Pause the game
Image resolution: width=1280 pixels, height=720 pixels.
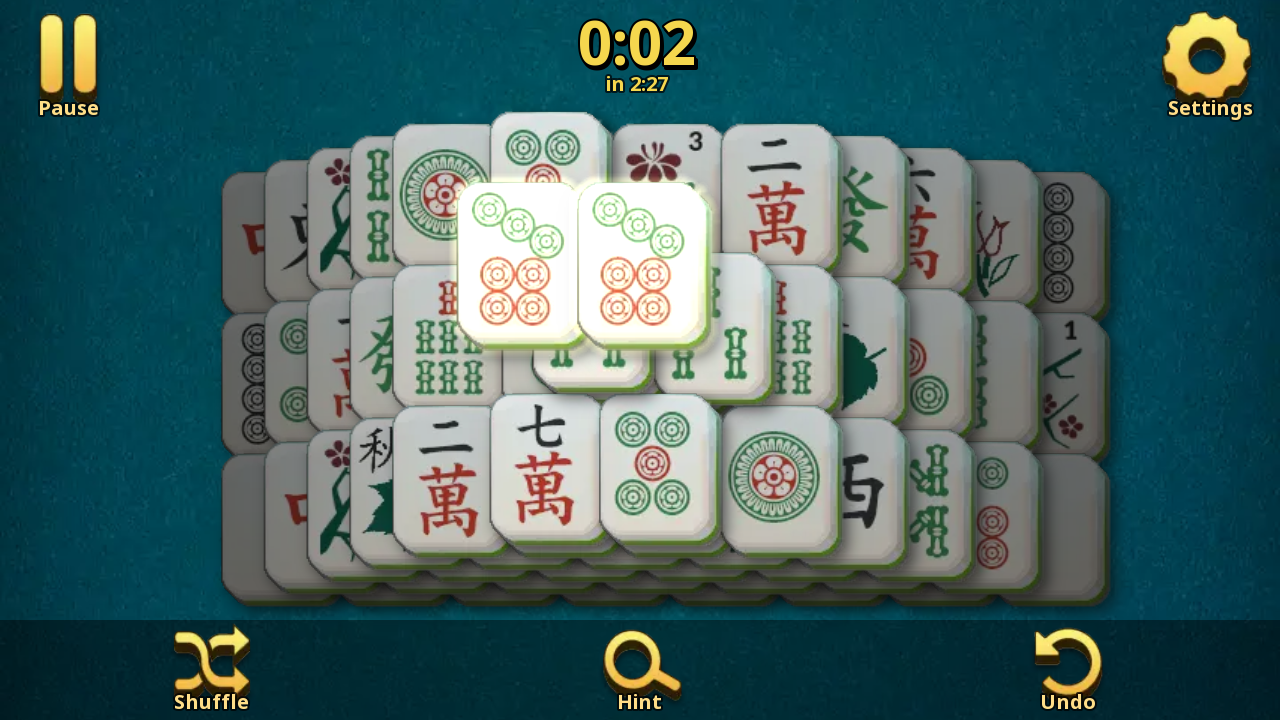(x=66, y=55)
